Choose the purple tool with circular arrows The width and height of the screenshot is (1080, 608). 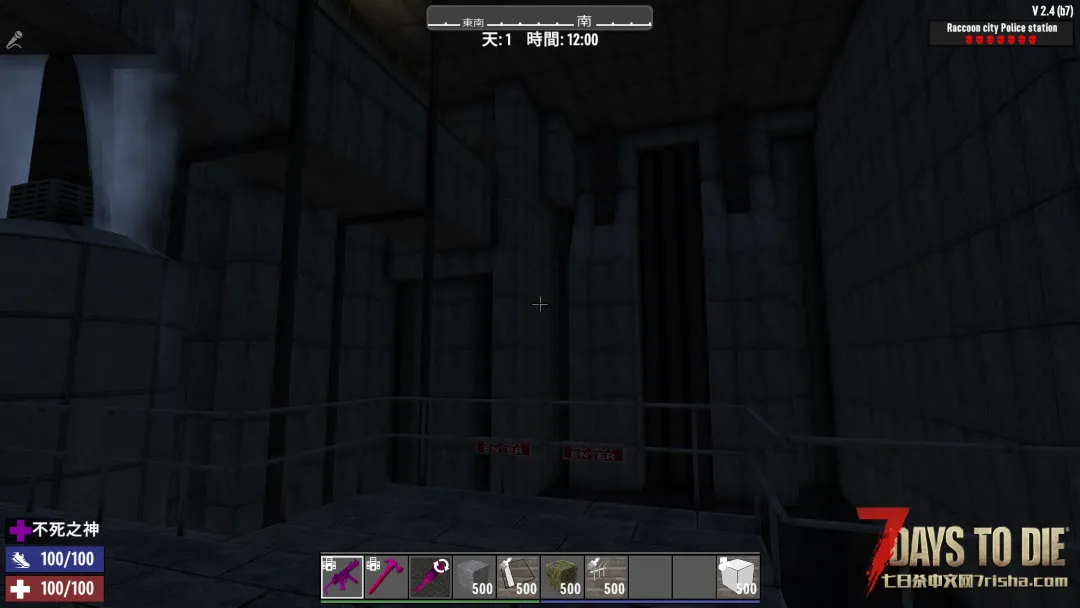430,577
